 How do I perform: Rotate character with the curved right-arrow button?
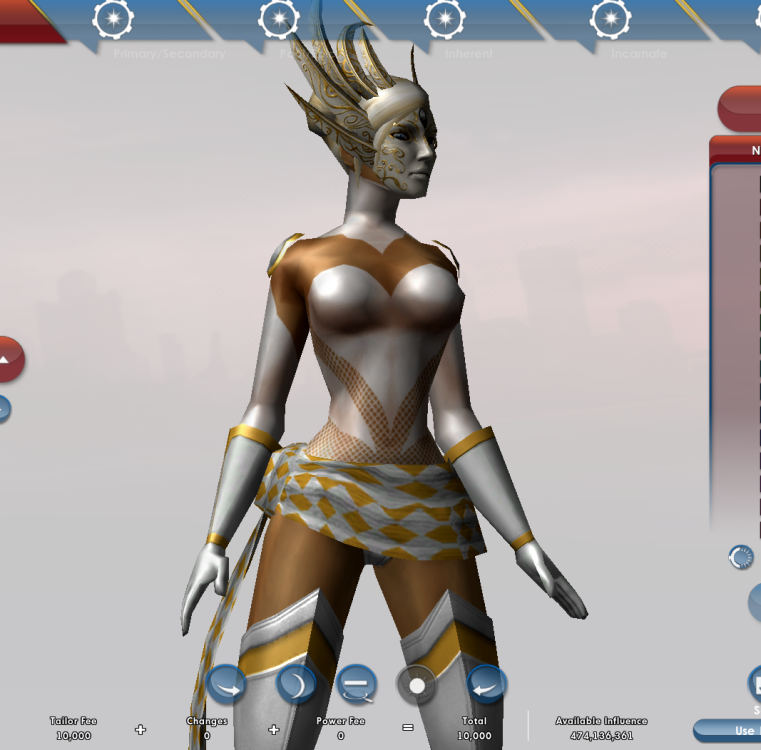click(x=227, y=686)
